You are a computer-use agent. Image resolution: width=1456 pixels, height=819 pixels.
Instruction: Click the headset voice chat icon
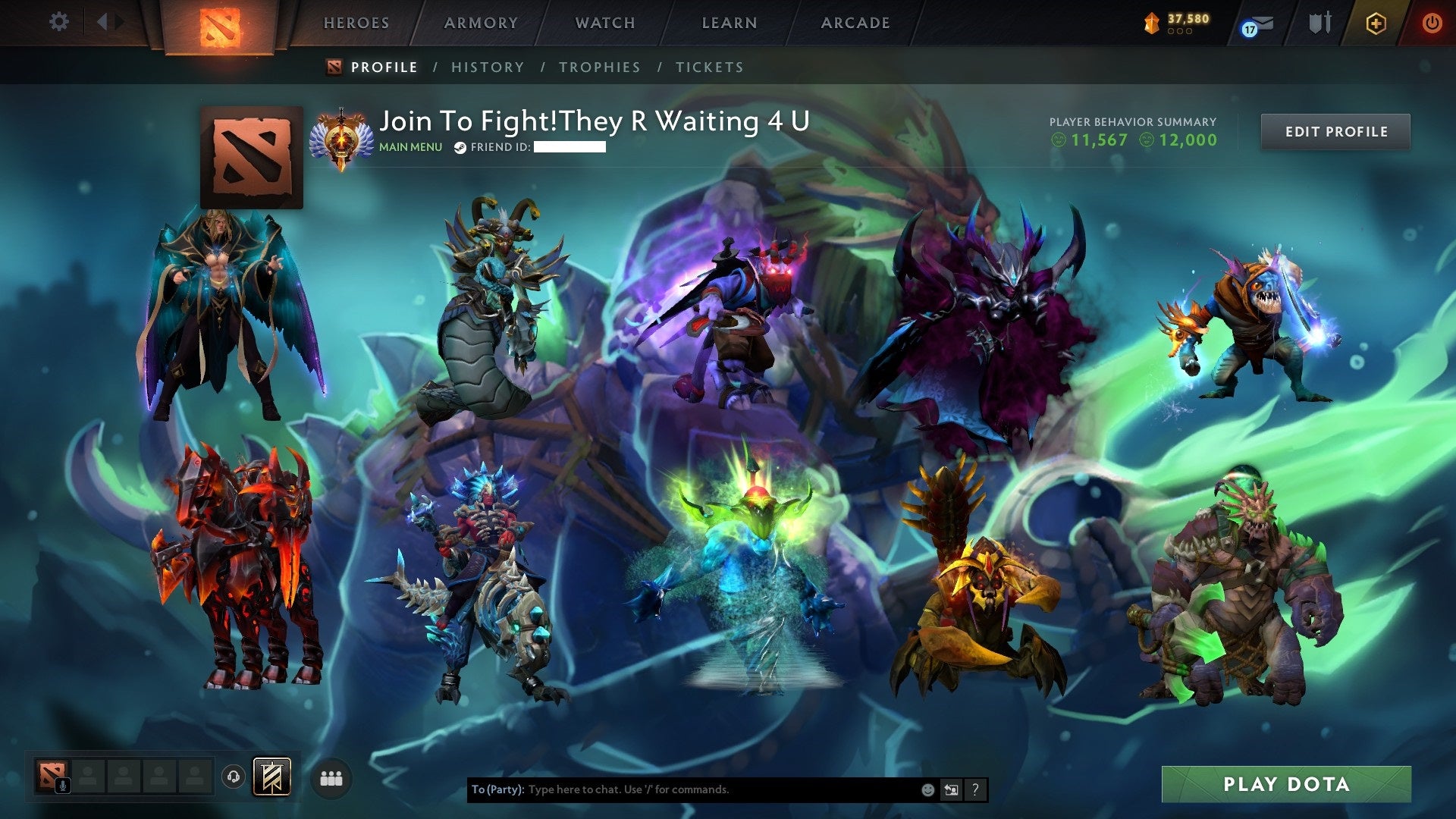point(234,777)
